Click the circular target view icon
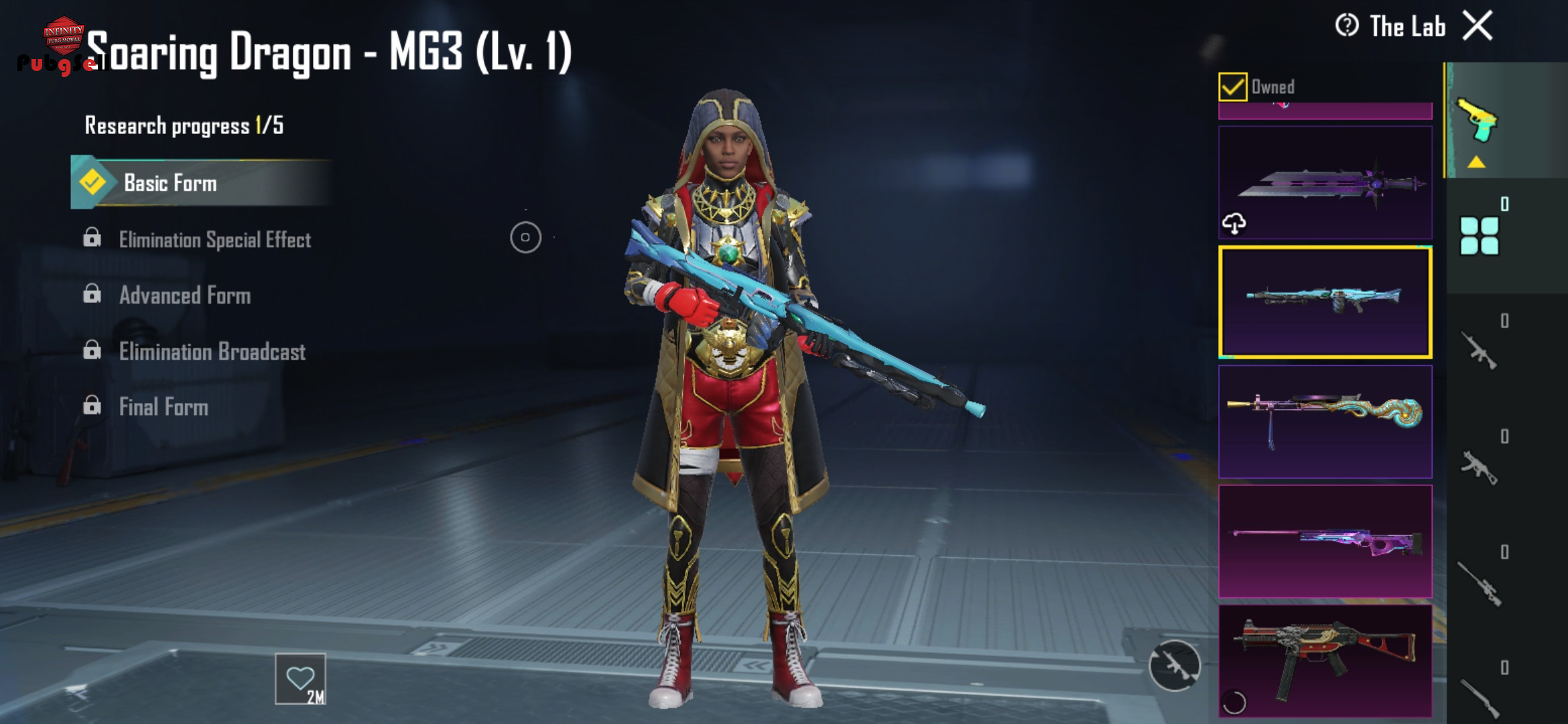The height and width of the screenshot is (724, 1568). click(525, 237)
